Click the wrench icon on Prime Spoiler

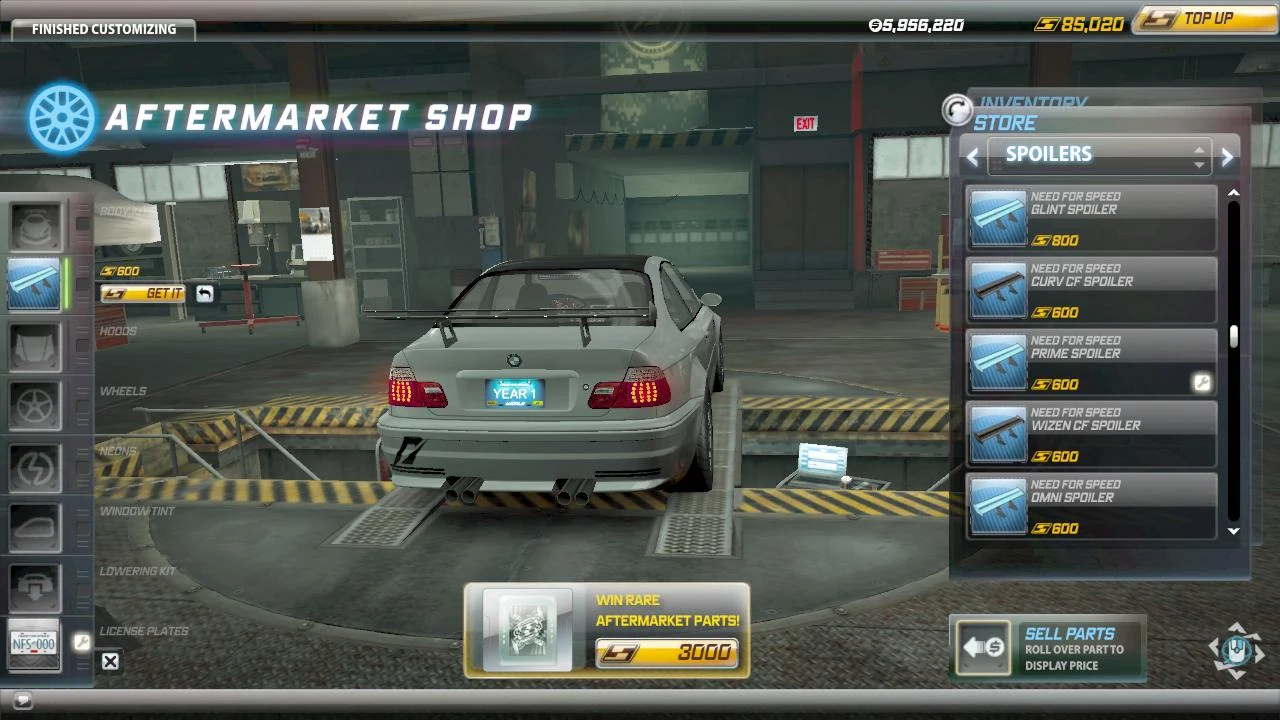[x=1203, y=382]
